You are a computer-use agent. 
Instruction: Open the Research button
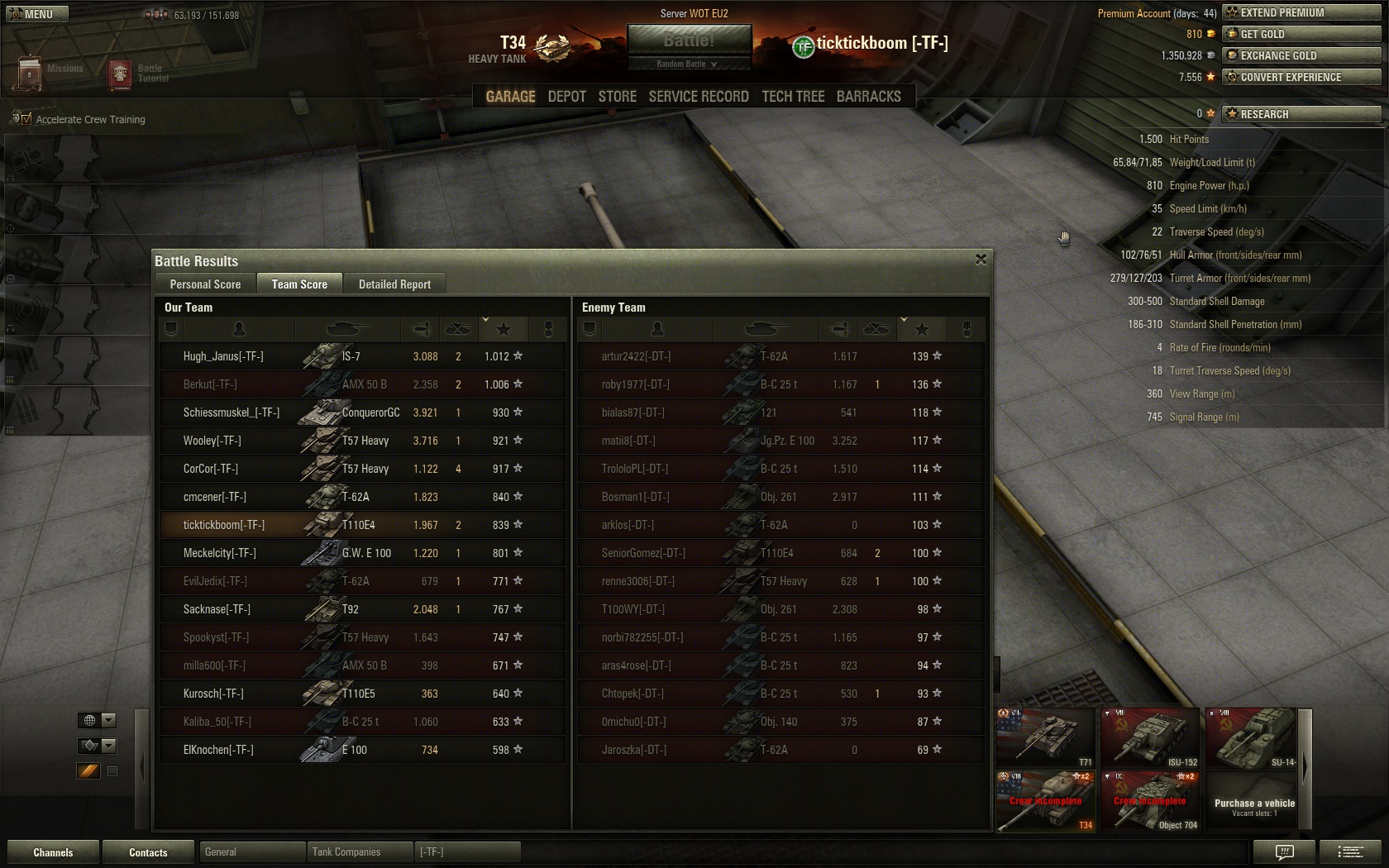[1301, 114]
